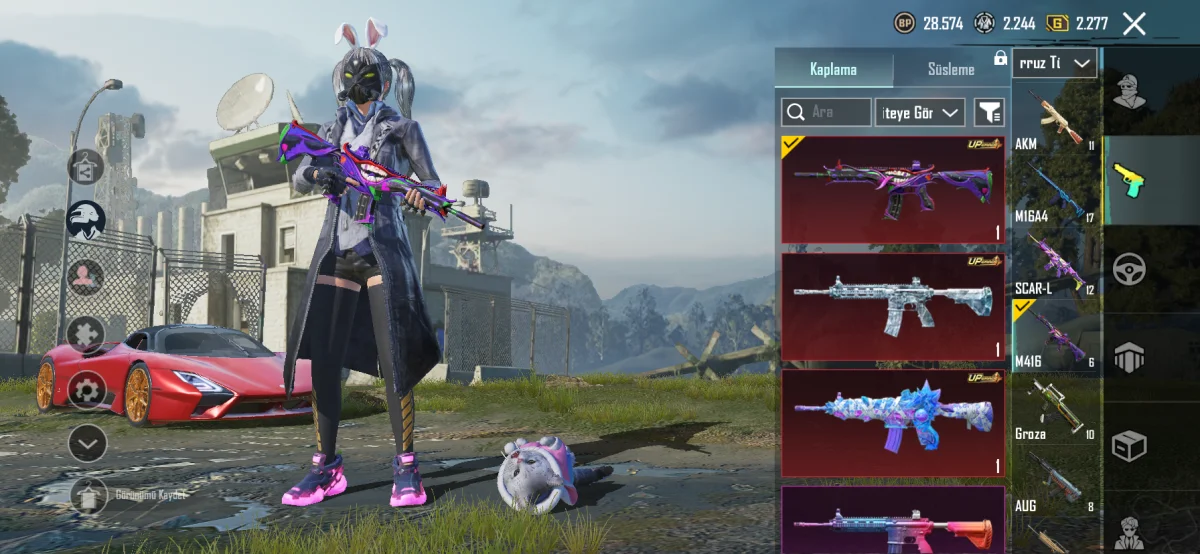
Task: Open the crate box category
Action: (1129, 445)
